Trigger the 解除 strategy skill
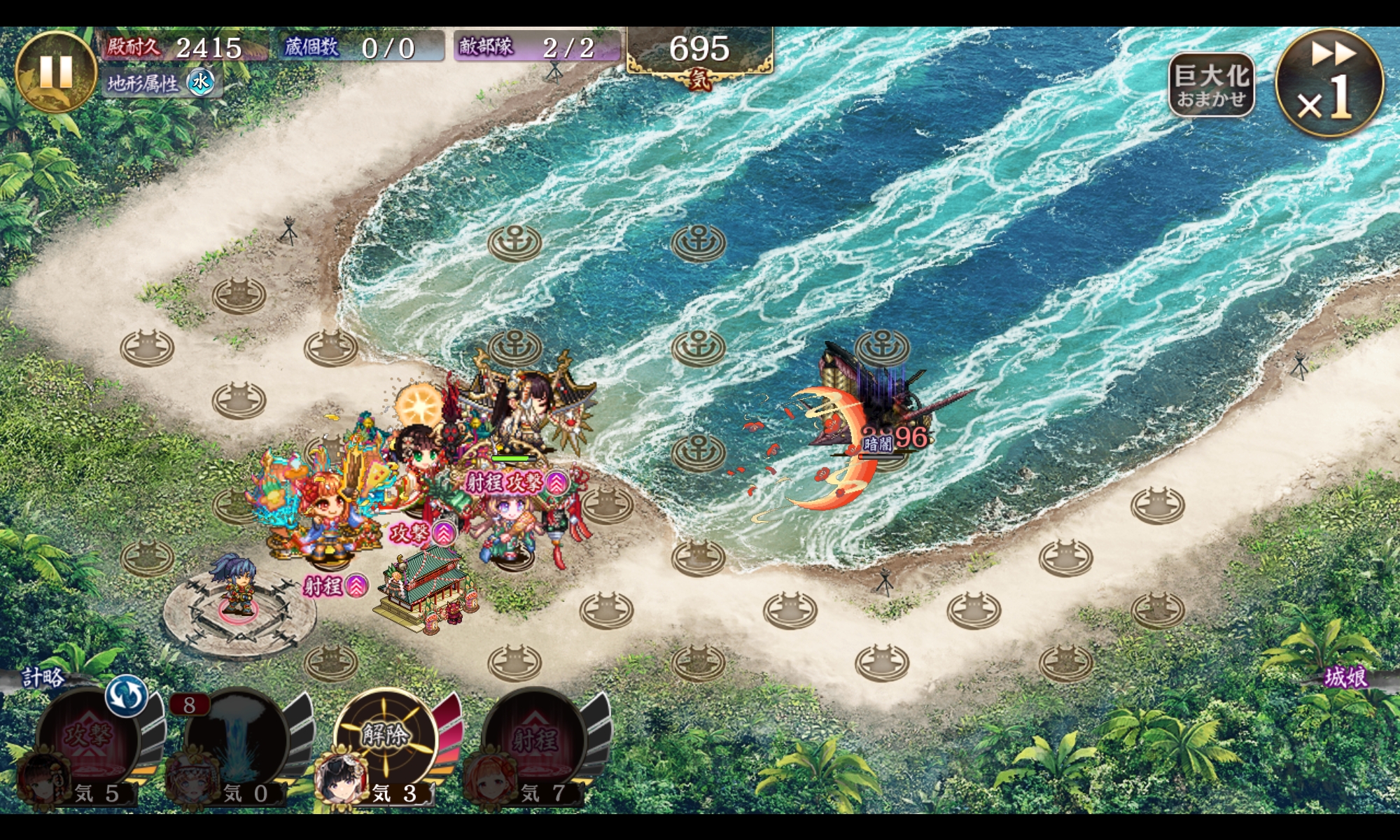The width and height of the screenshot is (1400, 840). [385, 736]
